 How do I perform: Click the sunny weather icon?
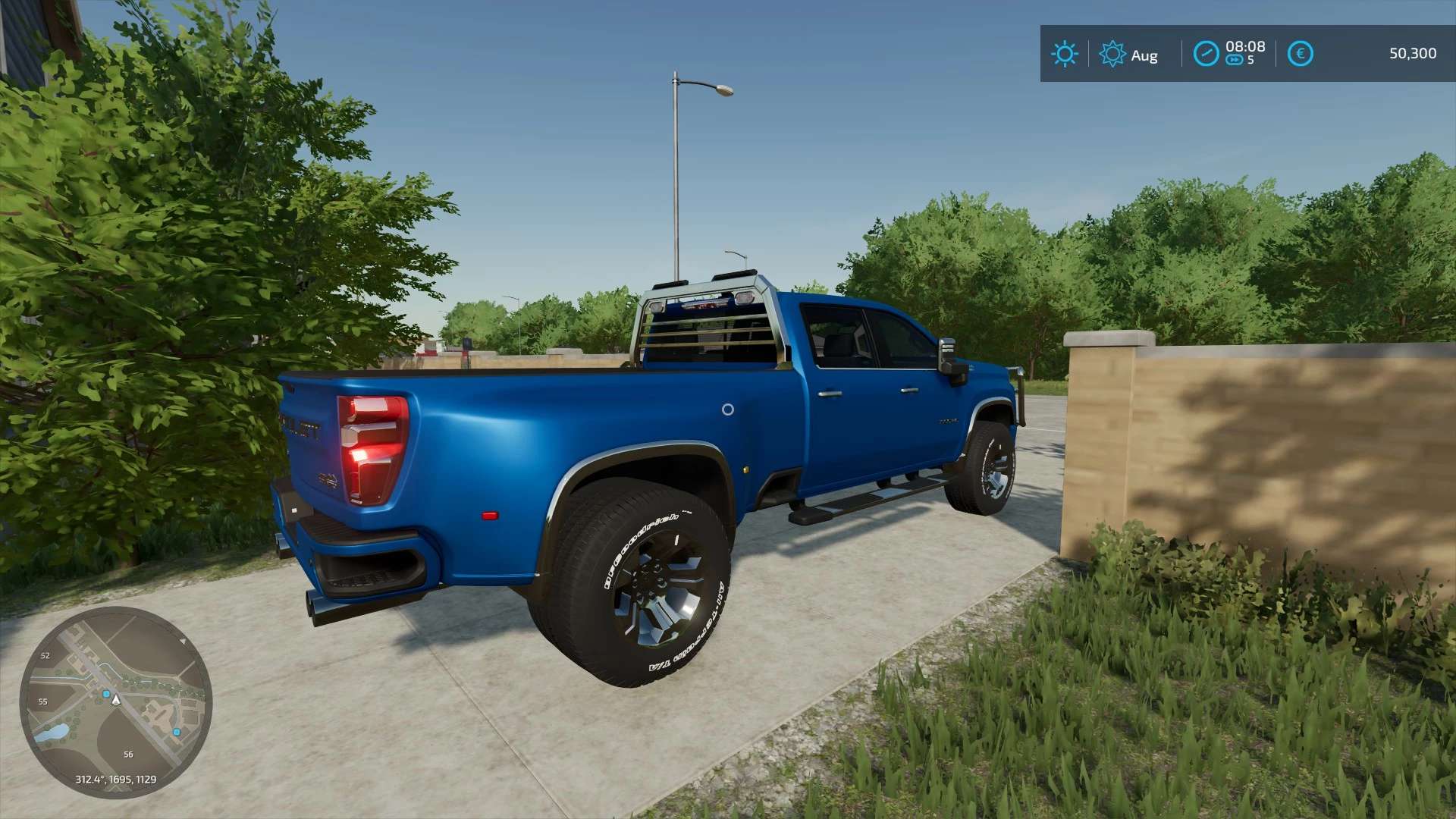coord(1064,54)
